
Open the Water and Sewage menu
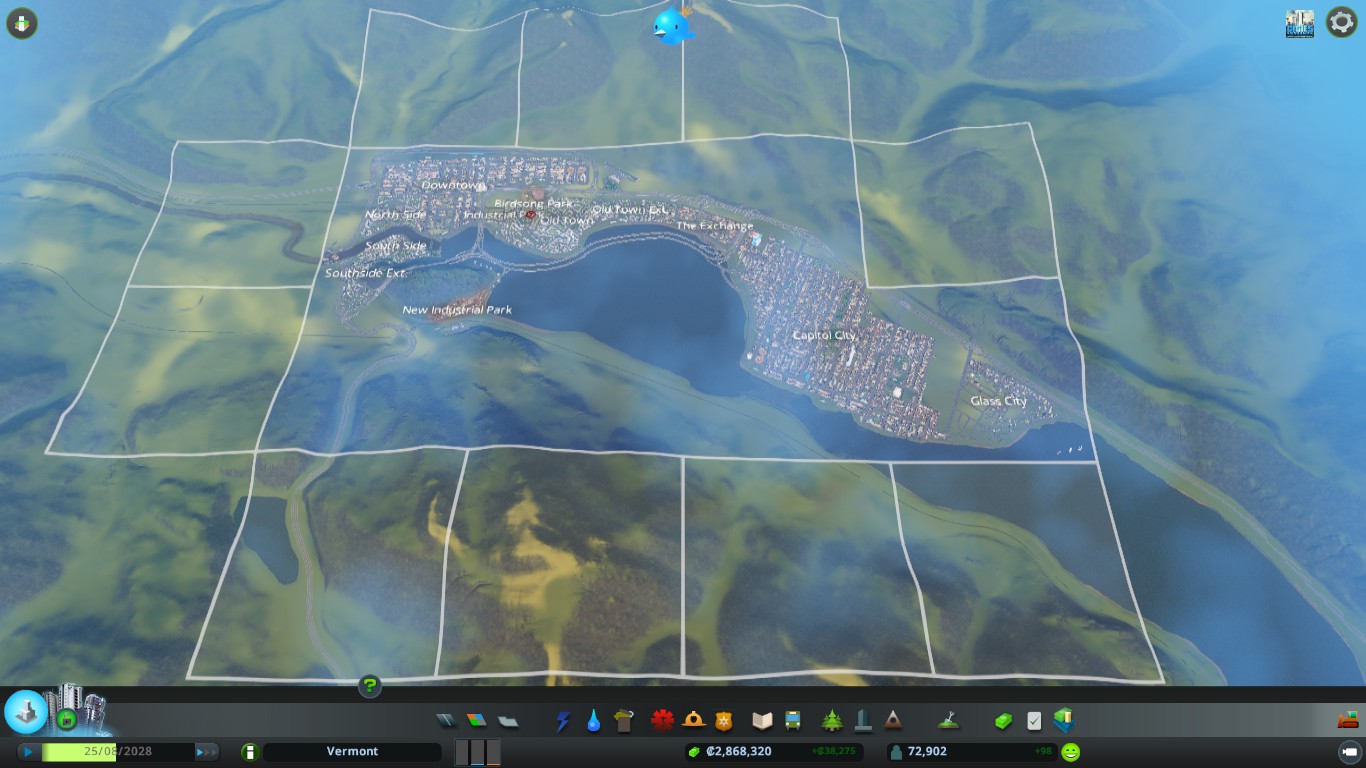(x=593, y=720)
